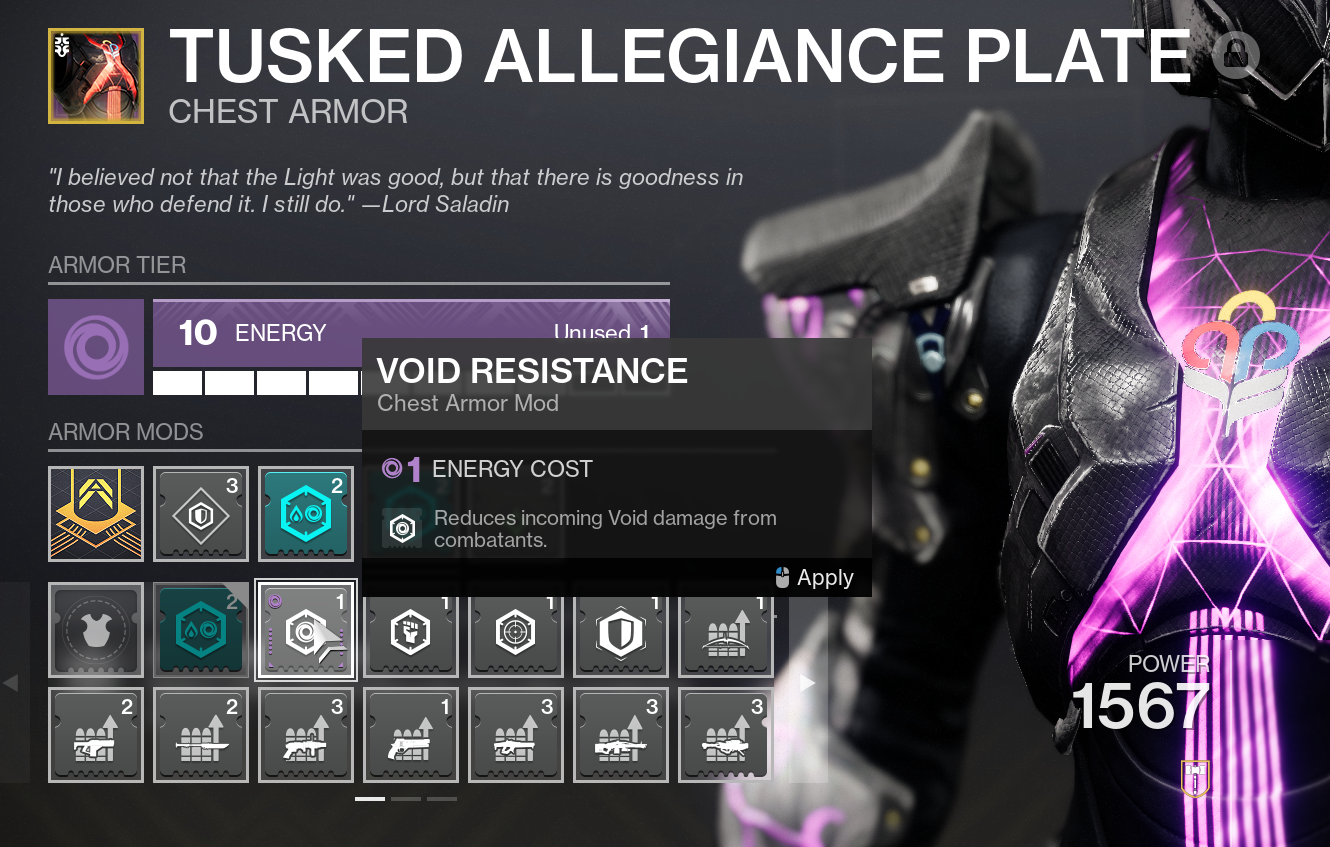
Task: Click the purple Void element icon
Action: 96,347
